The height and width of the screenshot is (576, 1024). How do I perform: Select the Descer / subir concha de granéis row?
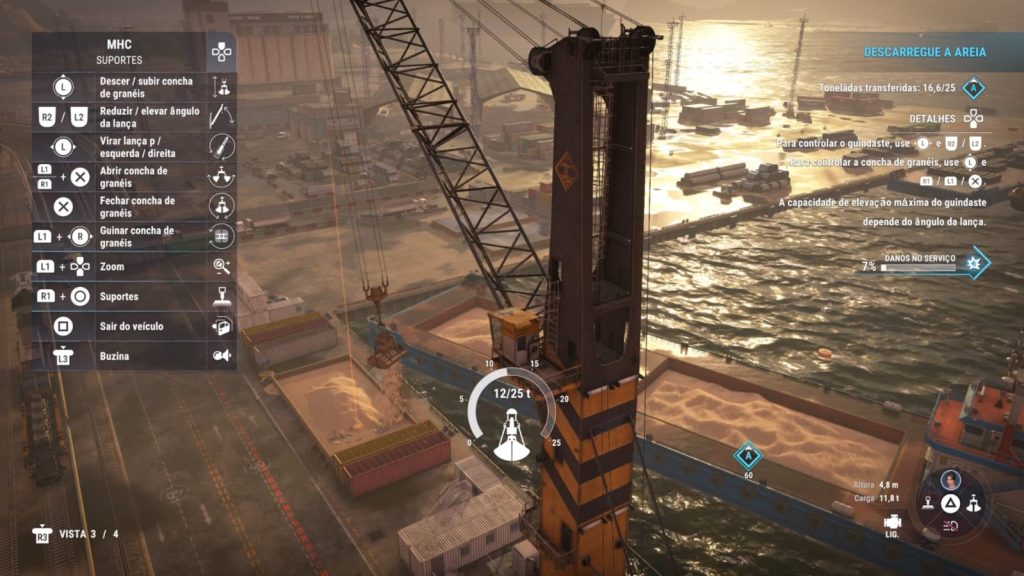(x=134, y=86)
